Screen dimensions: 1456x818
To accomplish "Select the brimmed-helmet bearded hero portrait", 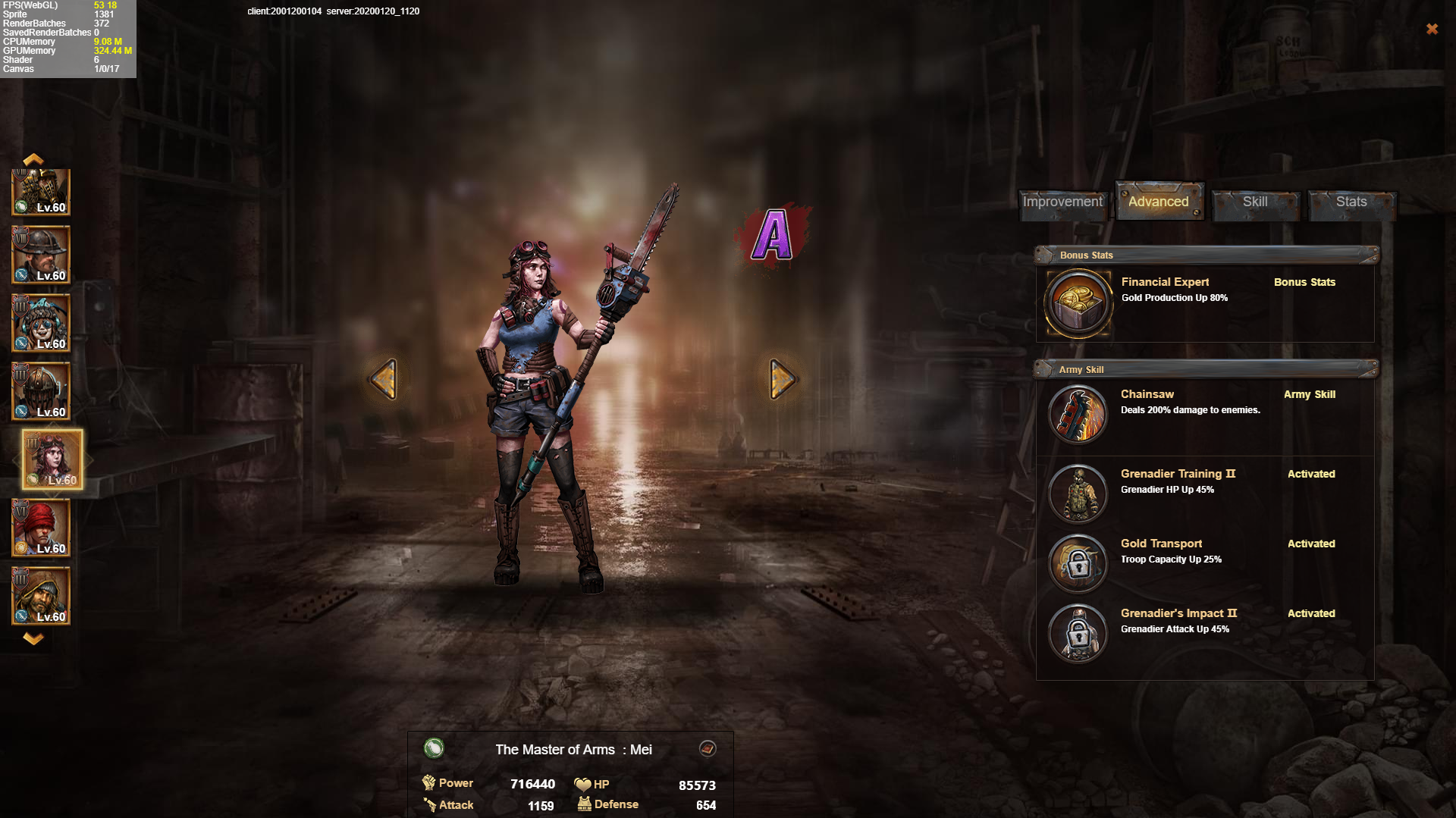I will pos(41,255).
